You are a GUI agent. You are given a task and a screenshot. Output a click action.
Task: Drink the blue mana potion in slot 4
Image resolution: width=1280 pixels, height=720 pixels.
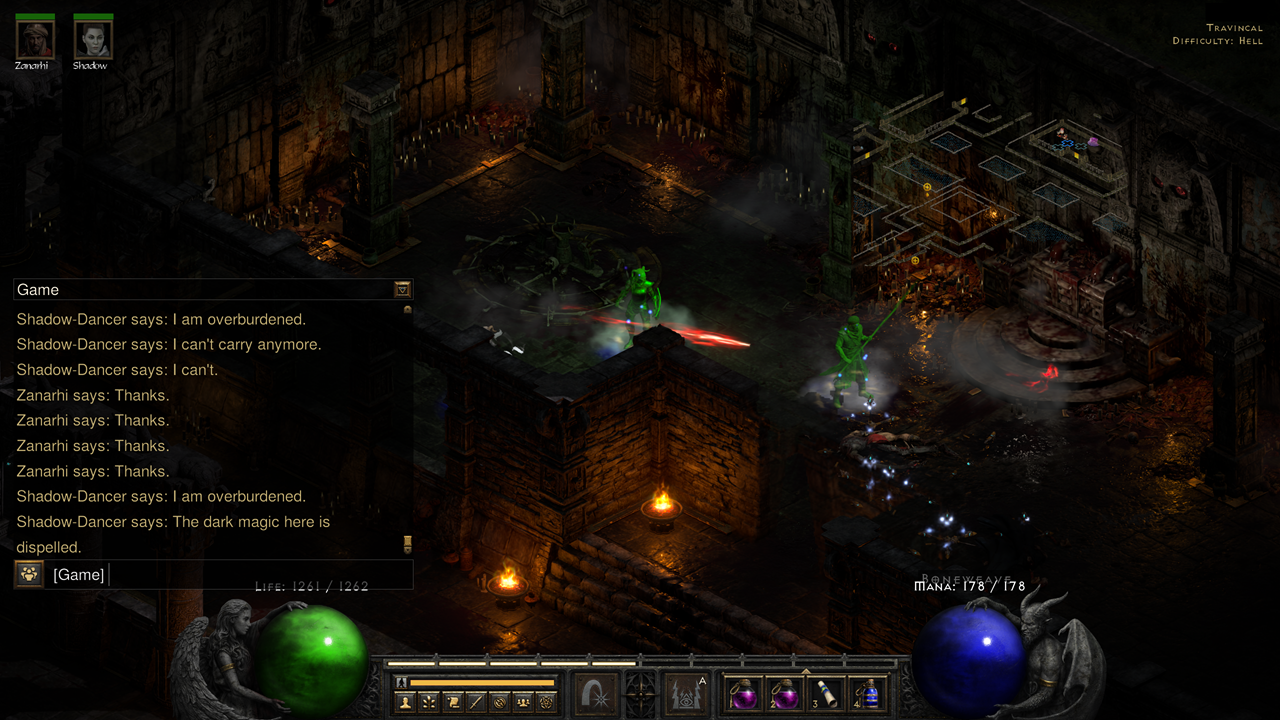click(869, 694)
